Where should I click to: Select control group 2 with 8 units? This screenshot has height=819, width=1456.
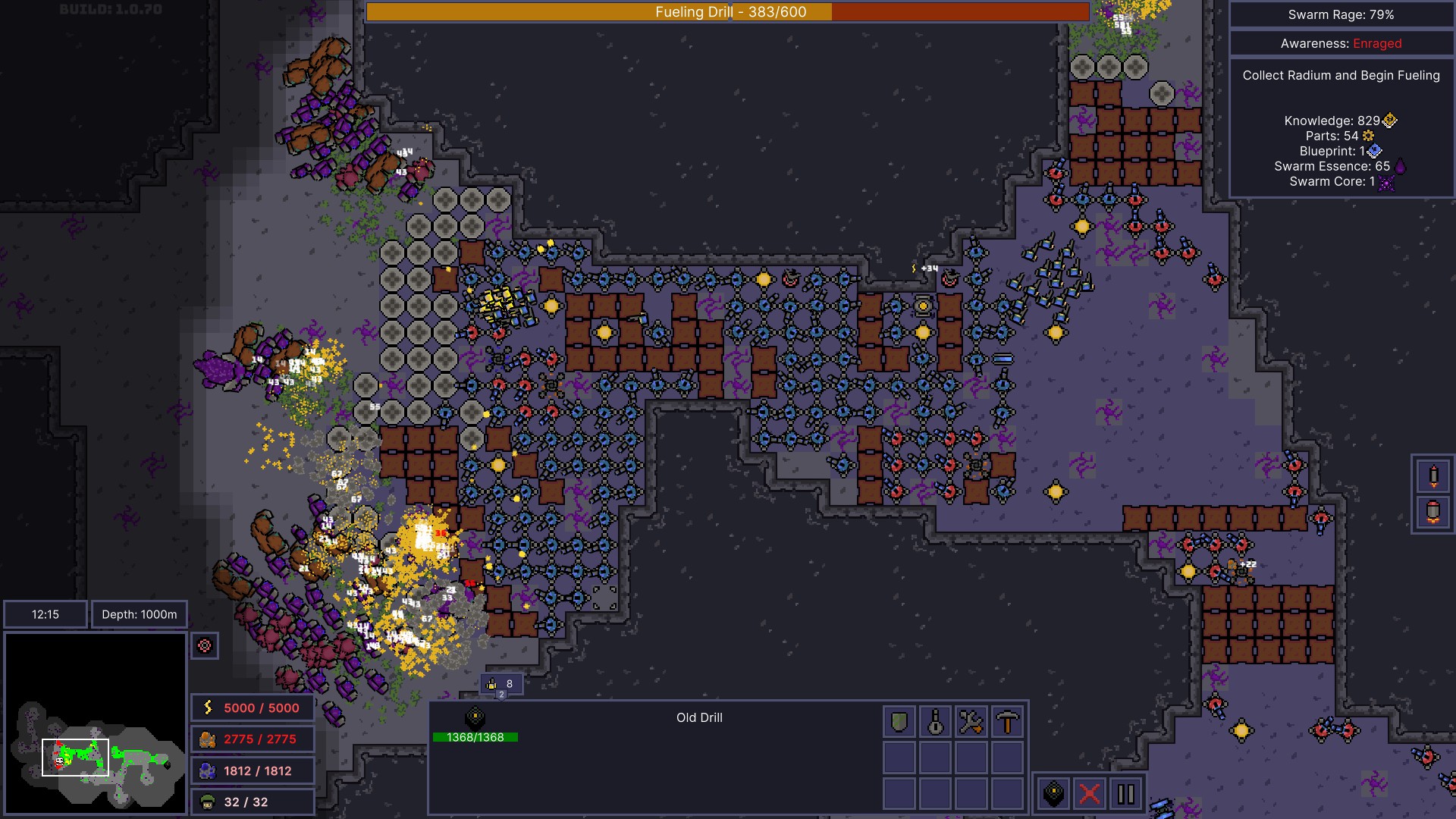point(500,685)
